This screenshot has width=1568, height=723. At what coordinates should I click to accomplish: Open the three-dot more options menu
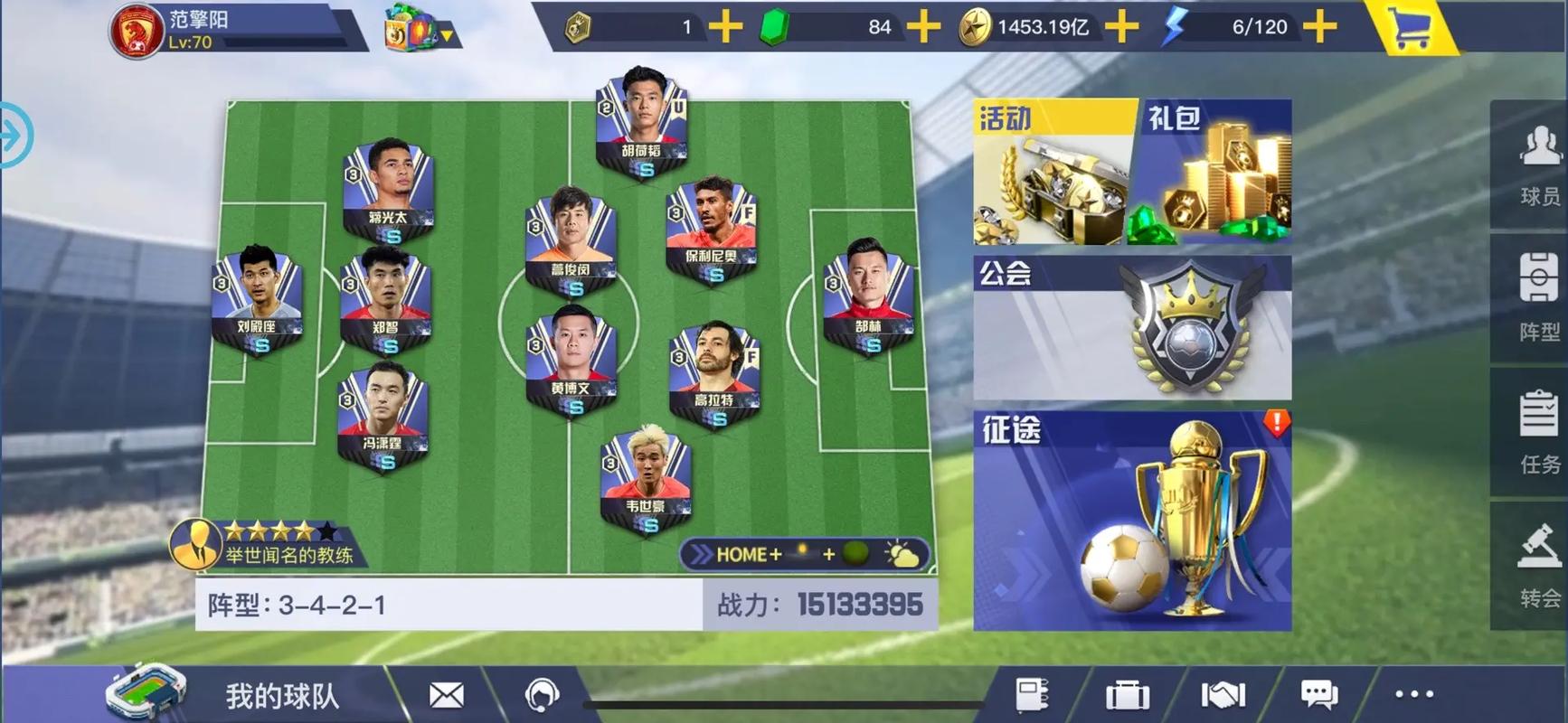(1413, 694)
